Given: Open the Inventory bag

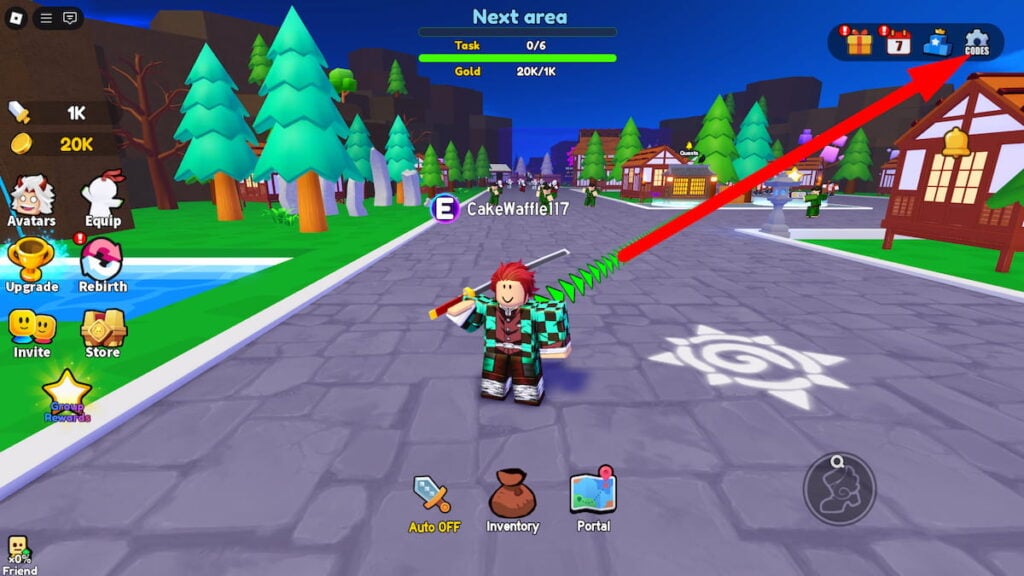Looking at the screenshot, I should pos(512,500).
